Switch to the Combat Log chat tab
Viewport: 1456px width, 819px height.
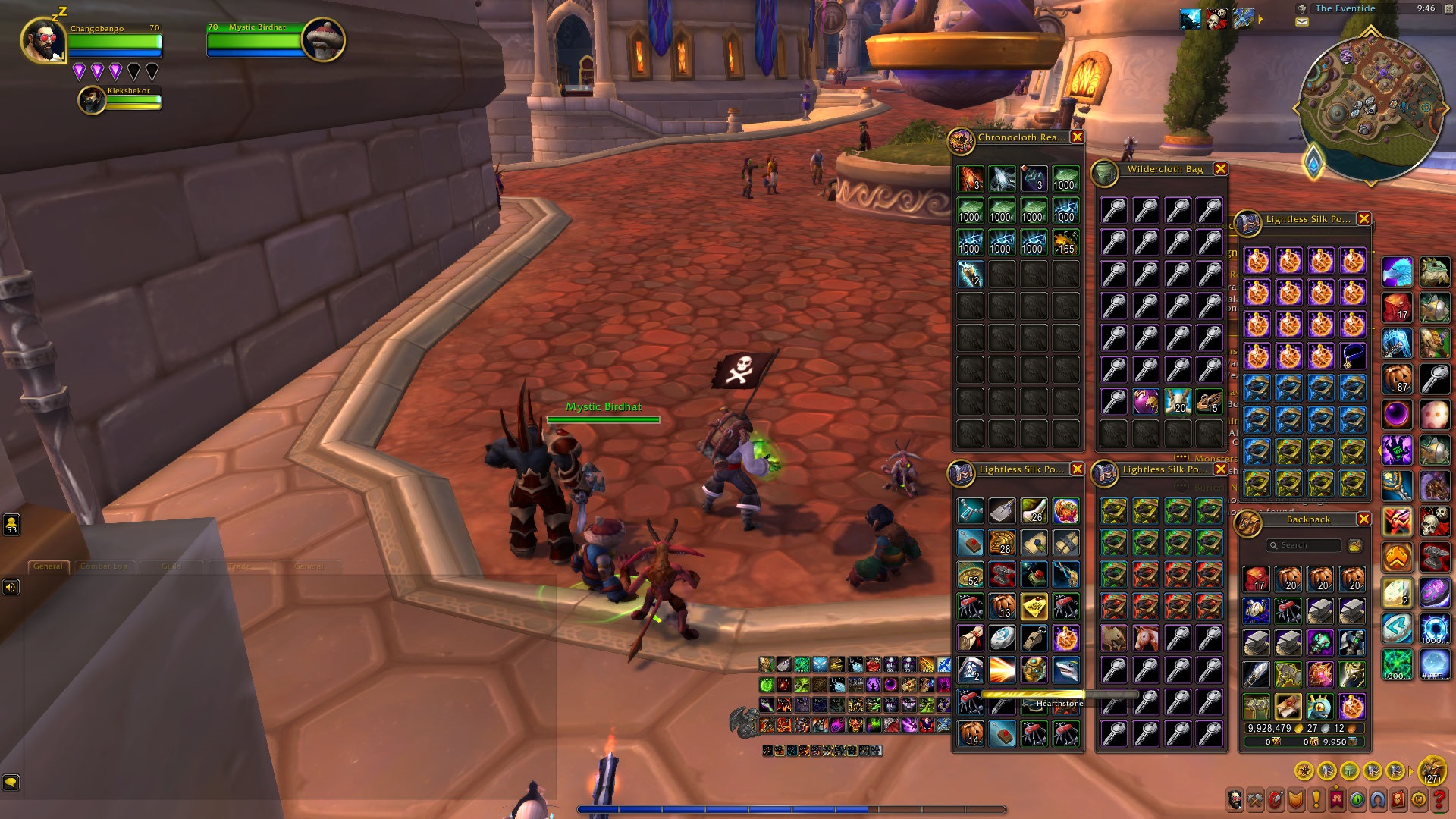click(x=104, y=566)
